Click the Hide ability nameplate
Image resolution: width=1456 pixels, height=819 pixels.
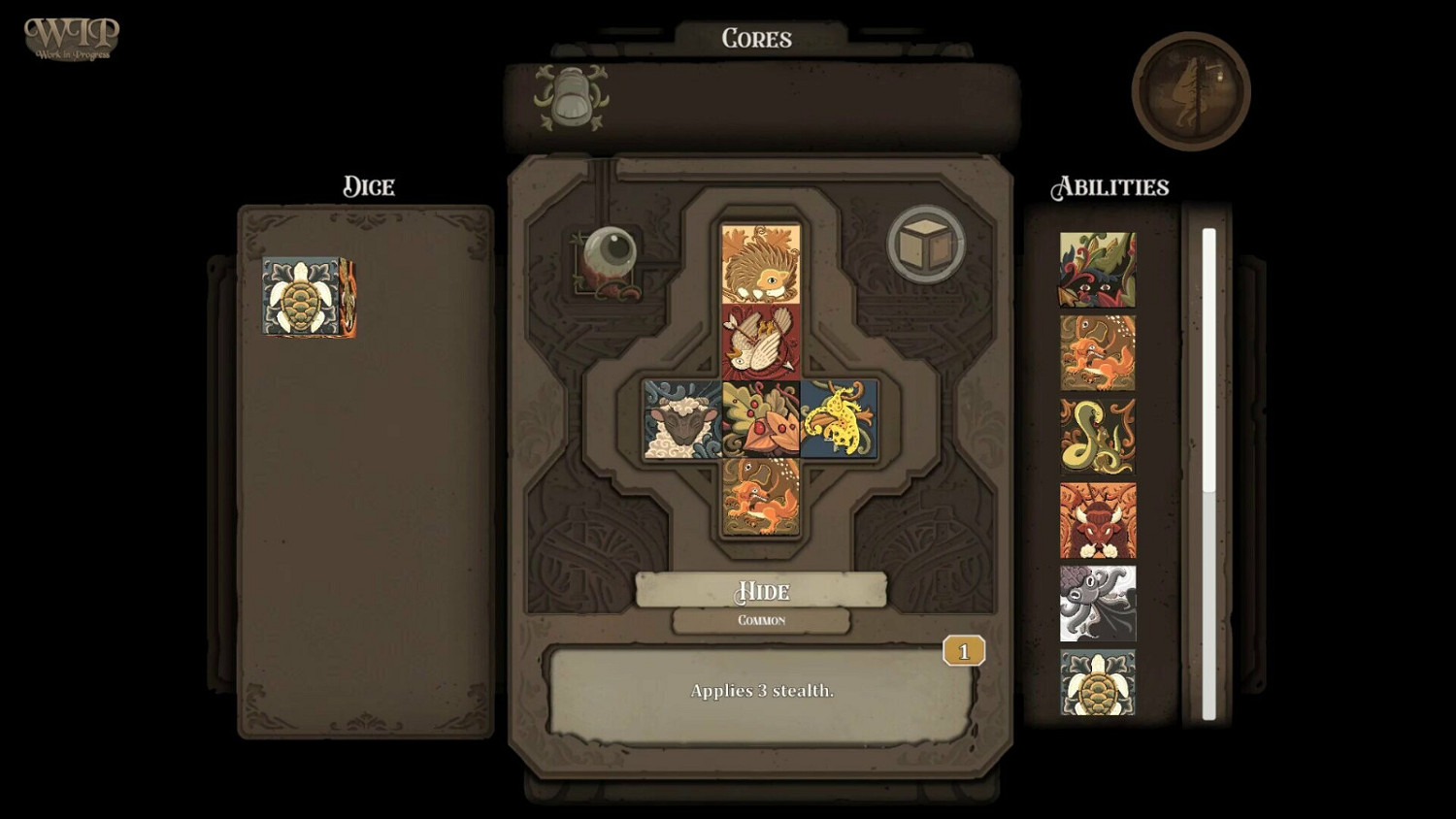pyautogui.click(x=762, y=591)
